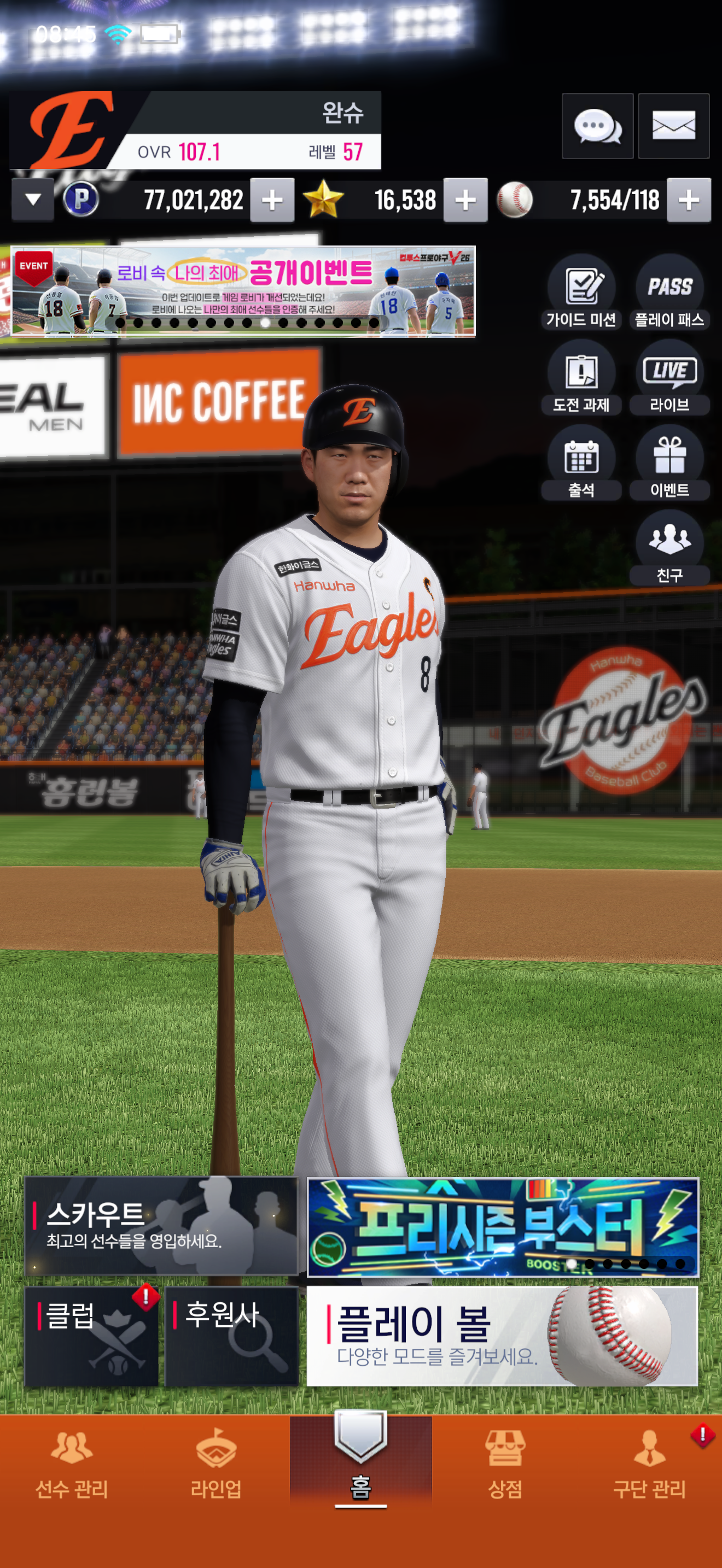The width and height of the screenshot is (722, 1568).
Task: Add more gold stars with plus button
Action: tap(465, 200)
